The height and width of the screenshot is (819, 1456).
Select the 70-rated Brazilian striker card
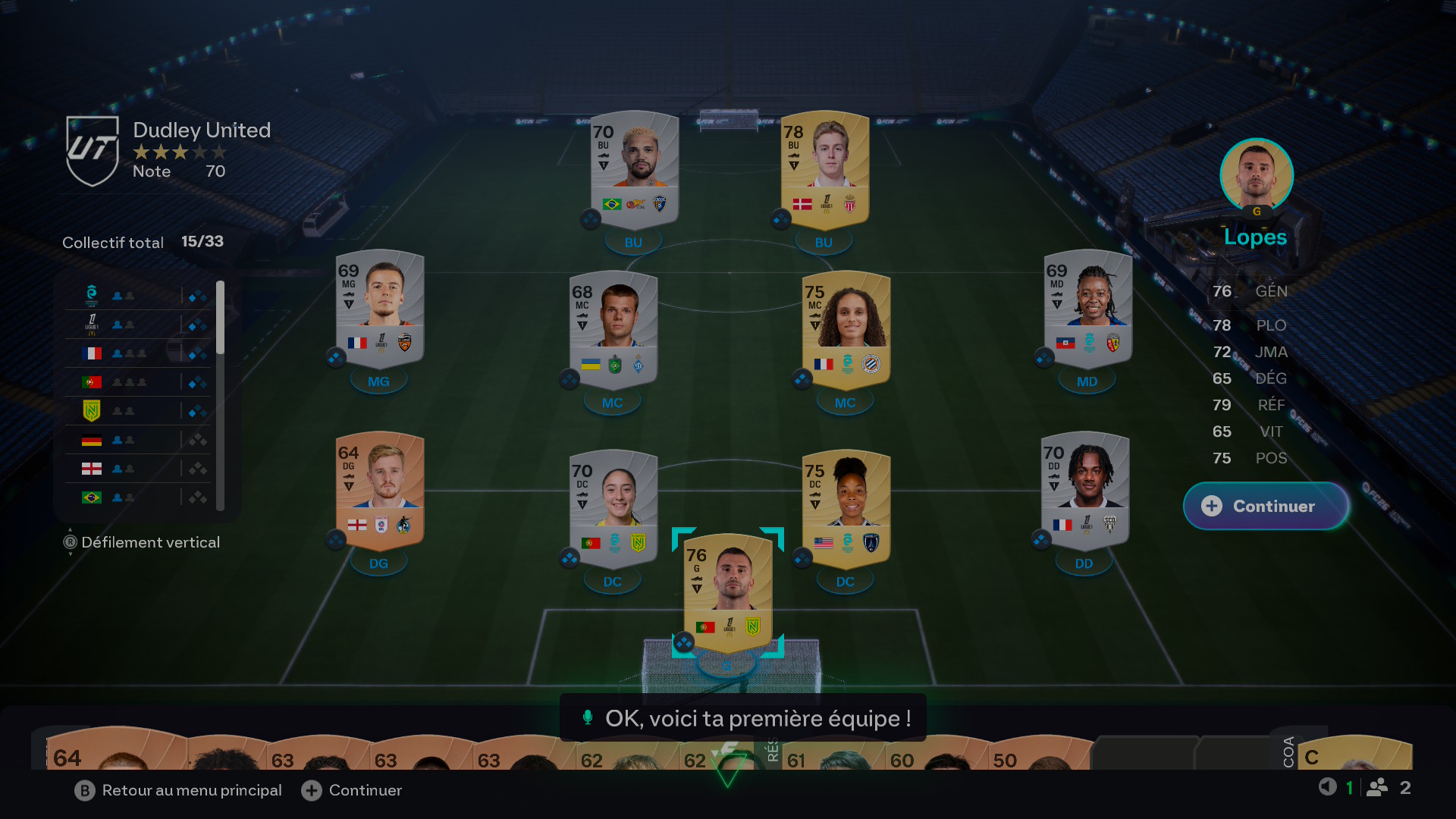[635, 169]
